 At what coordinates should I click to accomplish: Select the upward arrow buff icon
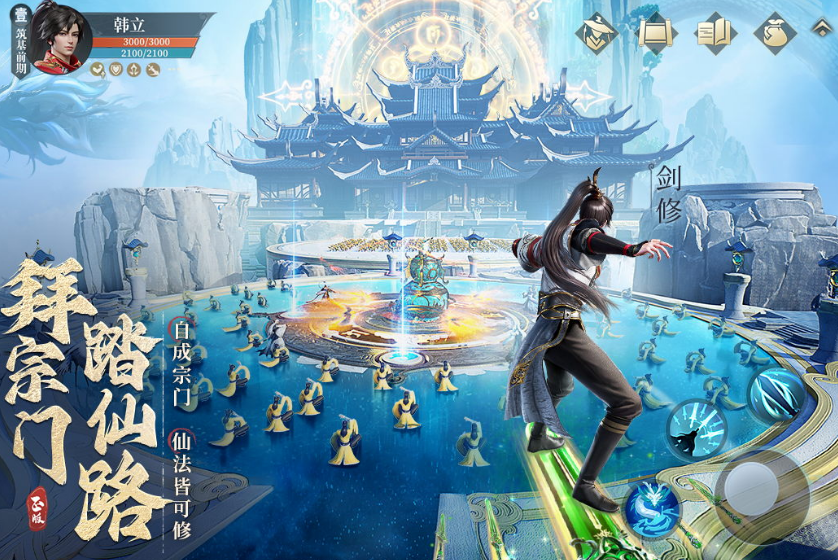pos(134,69)
